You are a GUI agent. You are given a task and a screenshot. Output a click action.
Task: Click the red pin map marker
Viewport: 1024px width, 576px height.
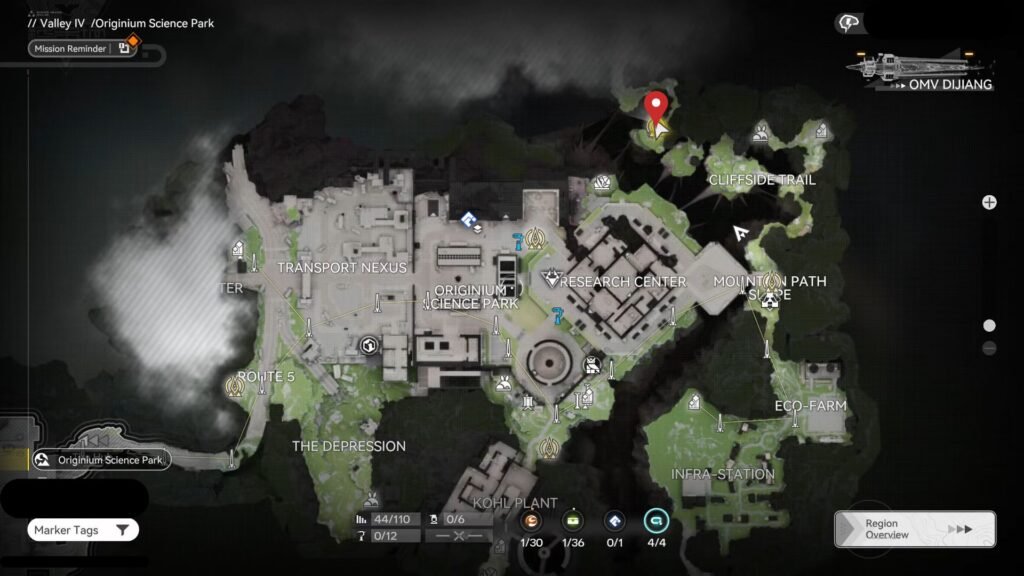click(656, 106)
